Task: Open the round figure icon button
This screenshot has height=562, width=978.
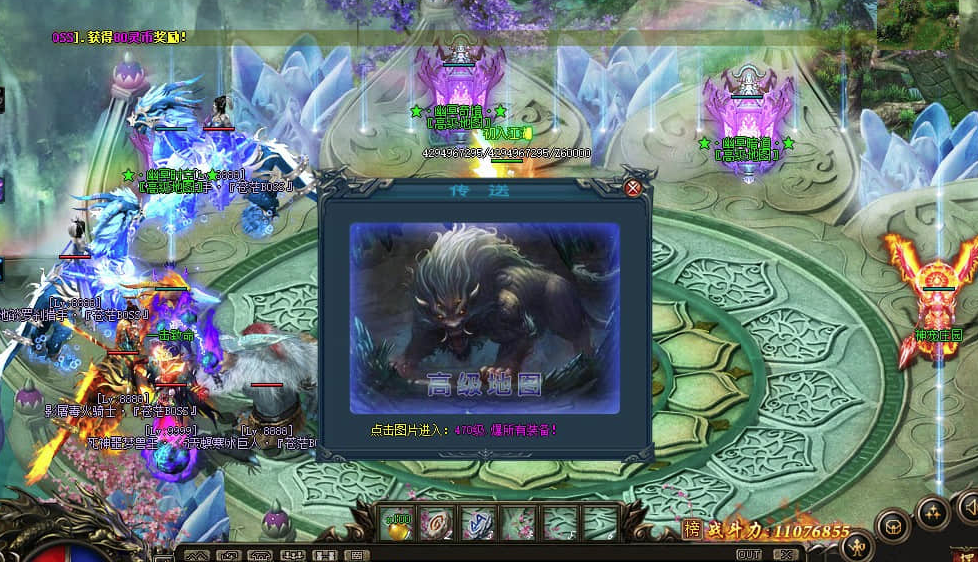Action: (x=856, y=547)
